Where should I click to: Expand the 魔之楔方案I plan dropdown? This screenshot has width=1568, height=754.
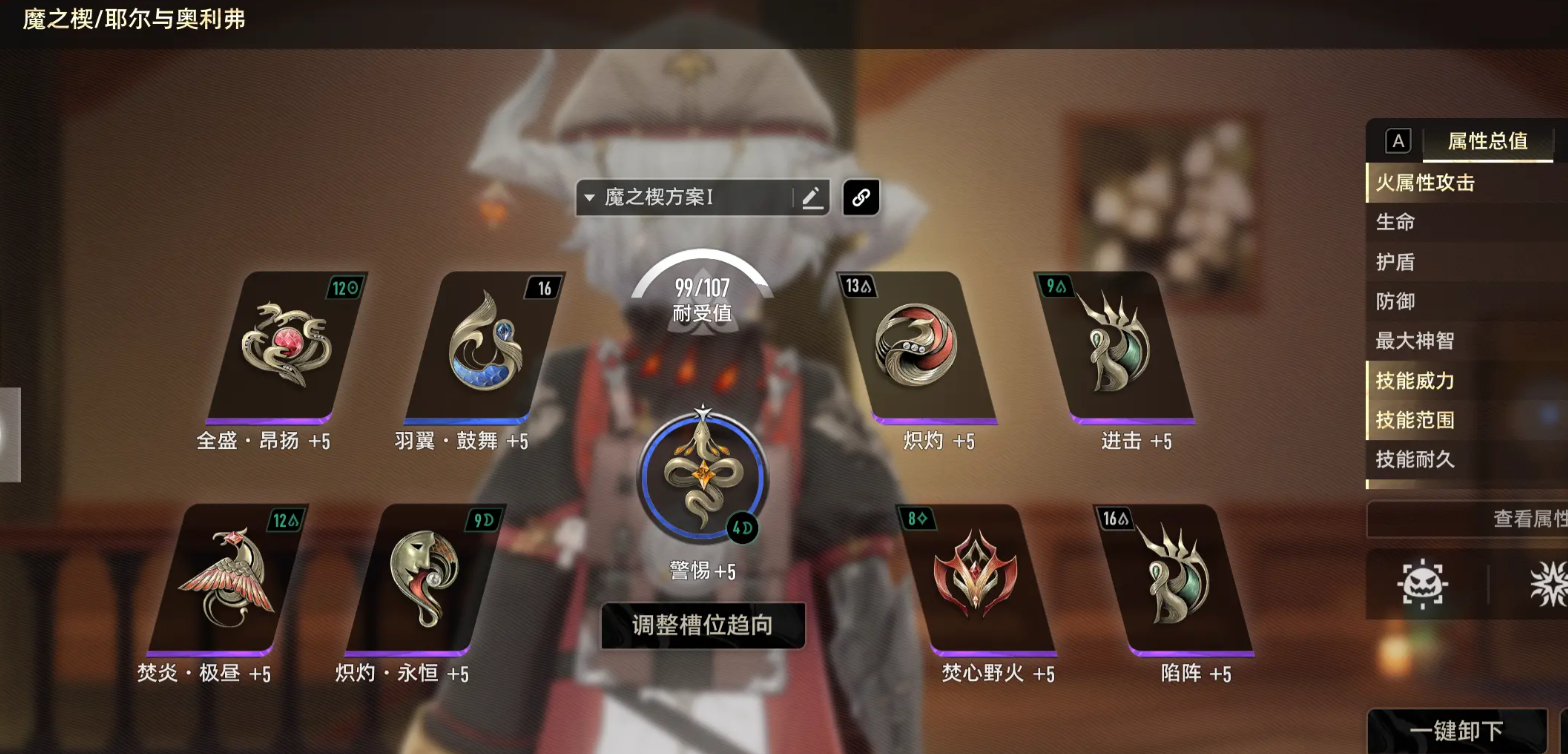pos(589,197)
